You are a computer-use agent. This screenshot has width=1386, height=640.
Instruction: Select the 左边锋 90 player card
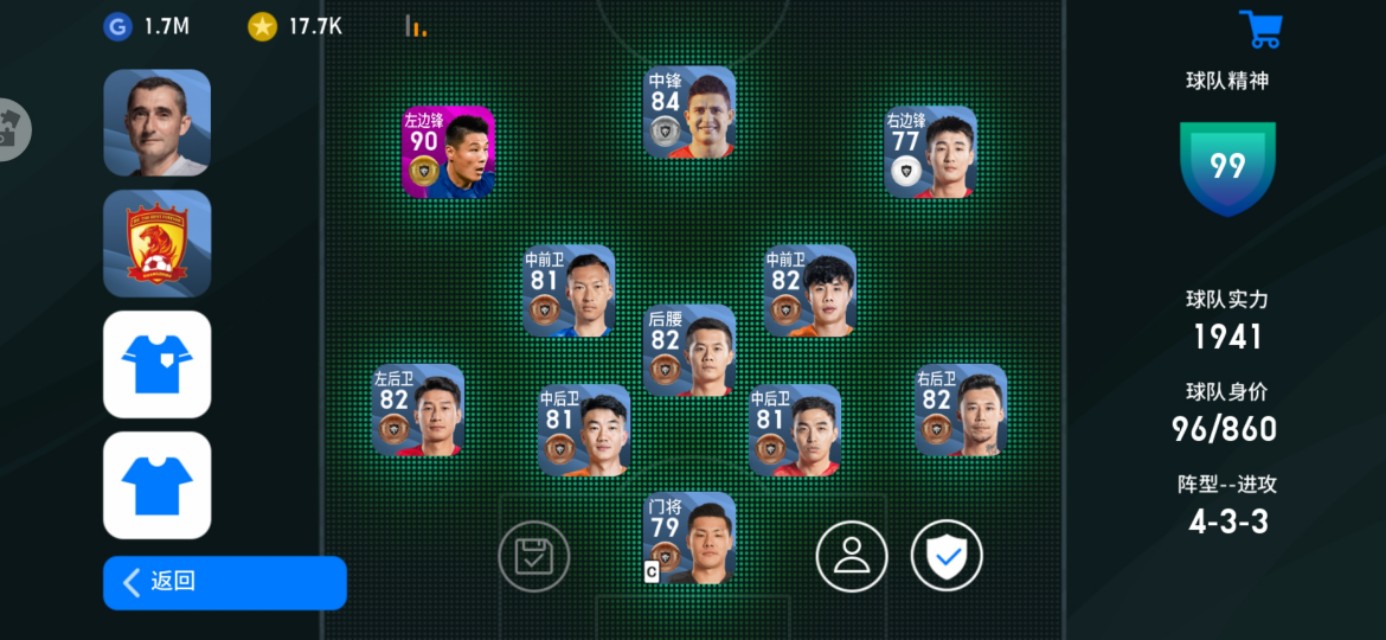[448, 152]
